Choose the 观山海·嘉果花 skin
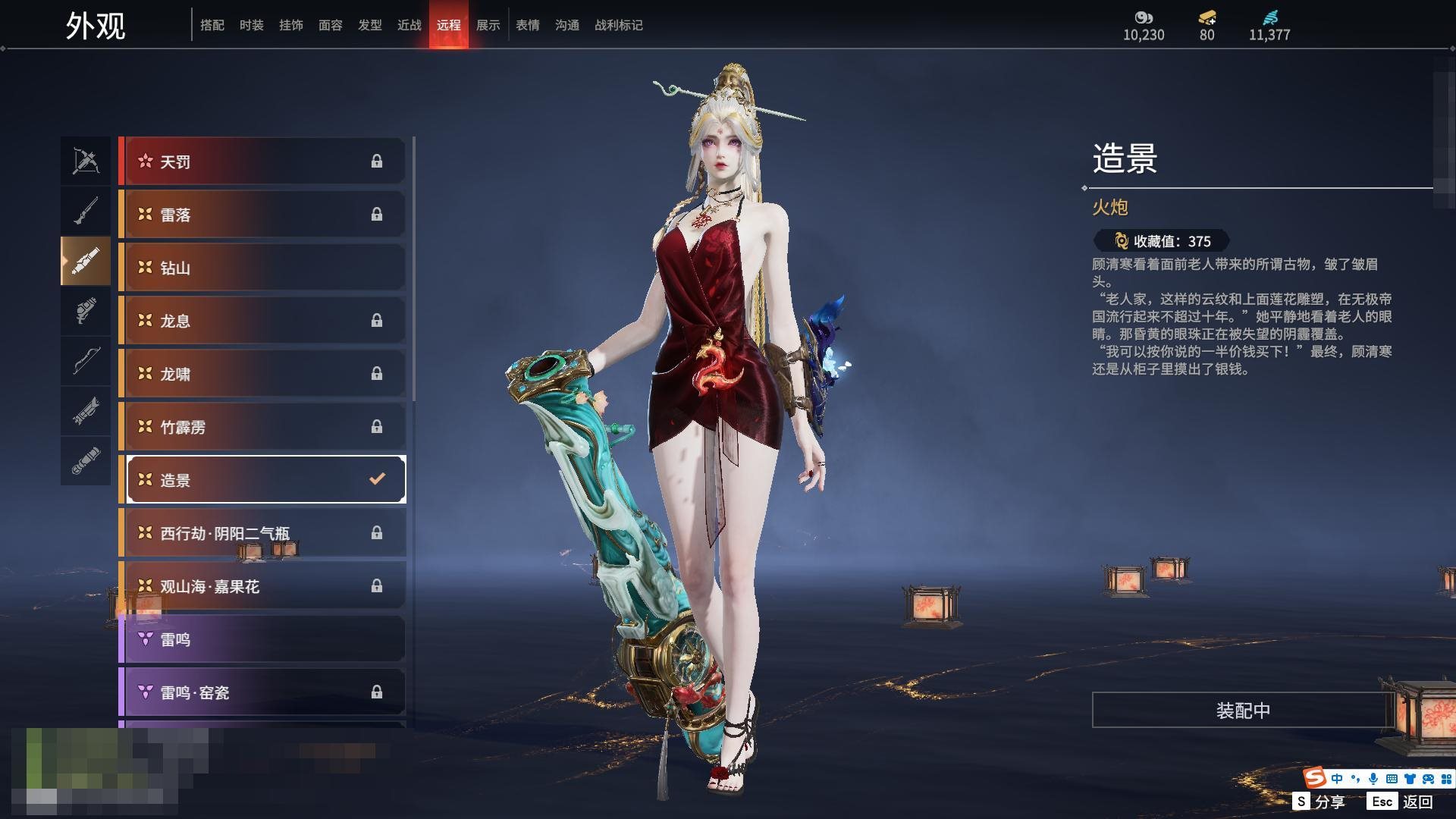 262,586
